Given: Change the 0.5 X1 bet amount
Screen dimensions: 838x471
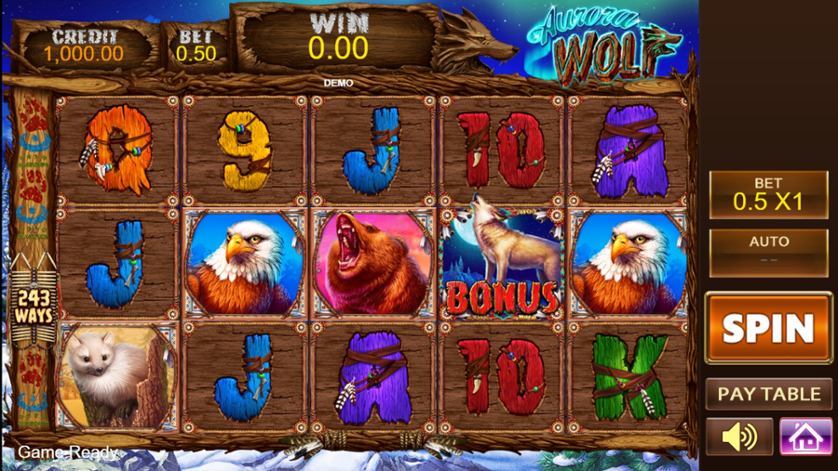Looking at the screenshot, I should coord(768,193).
